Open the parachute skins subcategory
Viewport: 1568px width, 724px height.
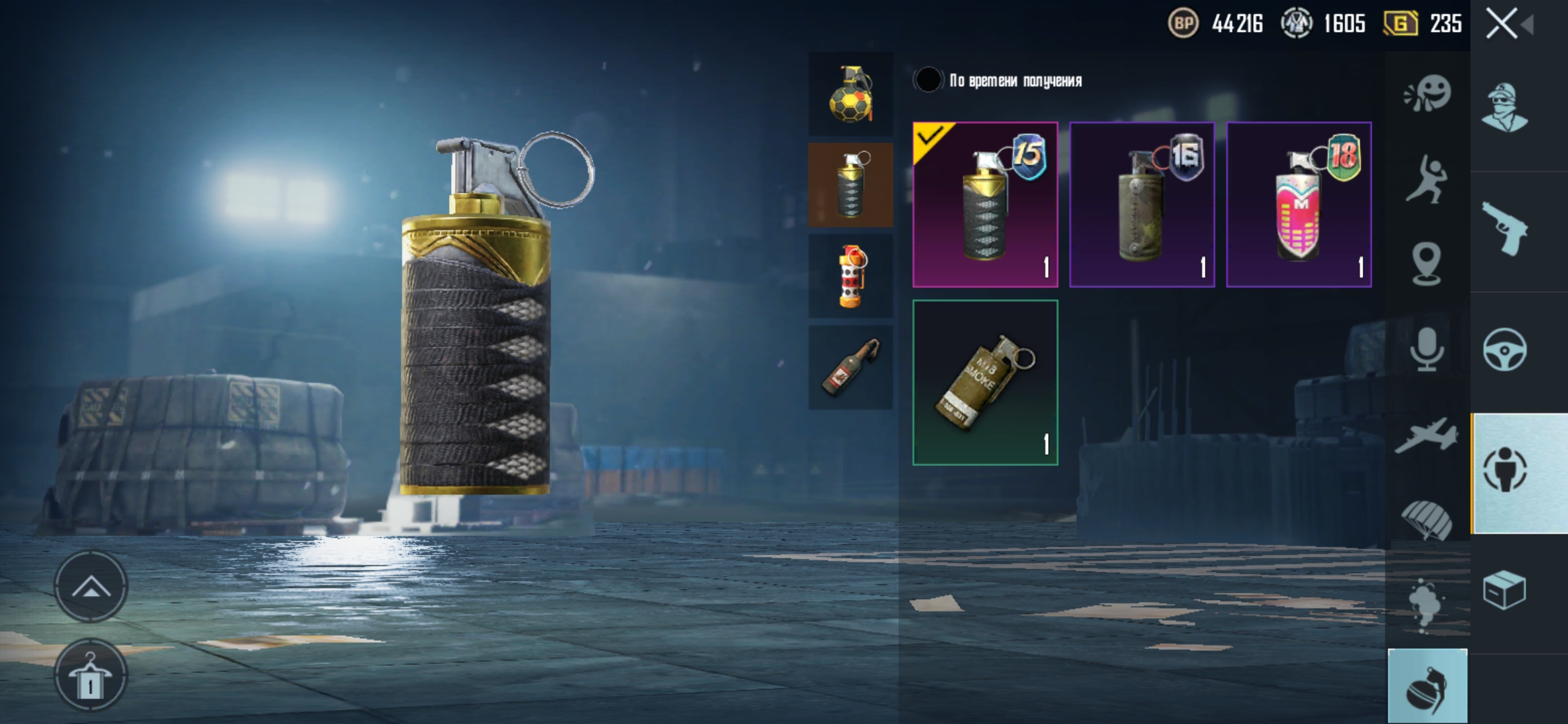pos(1427,520)
